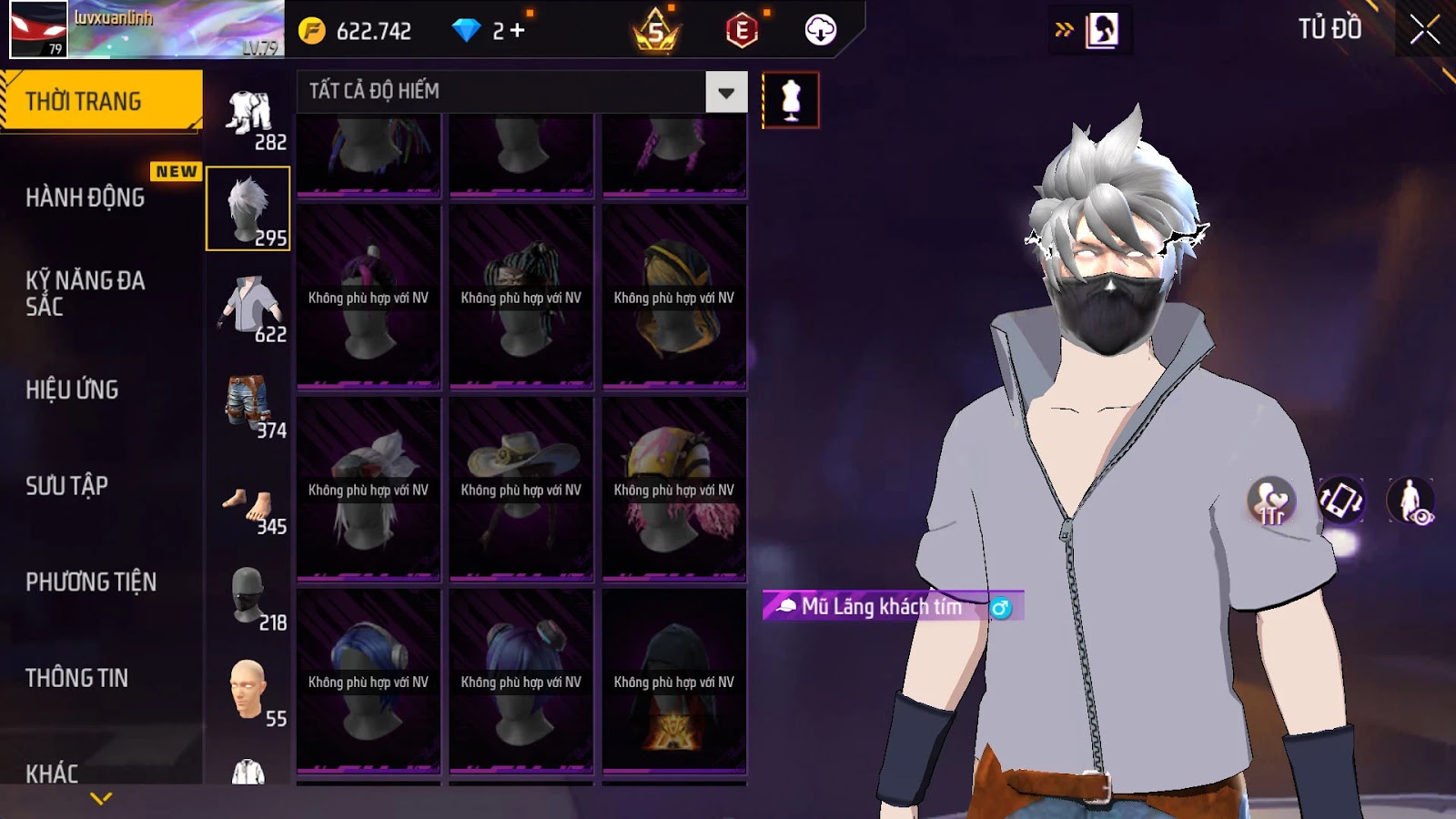Open the pants category showing 374

pyautogui.click(x=248, y=404)
